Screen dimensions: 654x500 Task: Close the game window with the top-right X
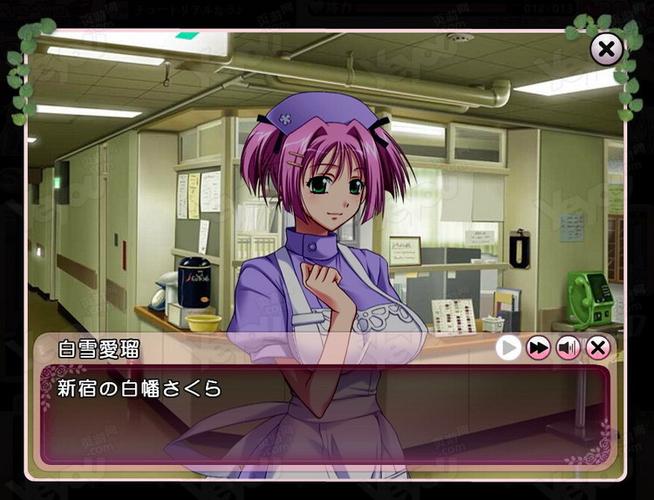point(606,49)
